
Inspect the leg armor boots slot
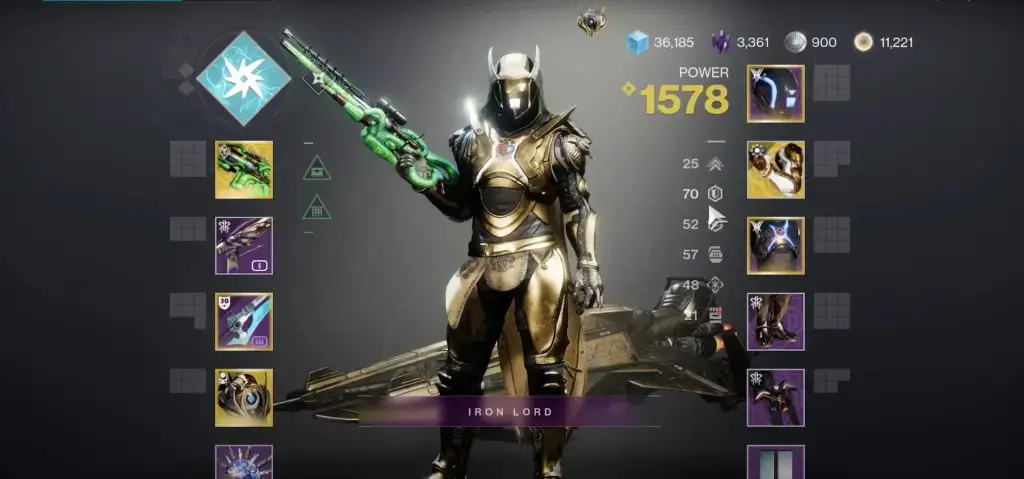pos(775,321)
